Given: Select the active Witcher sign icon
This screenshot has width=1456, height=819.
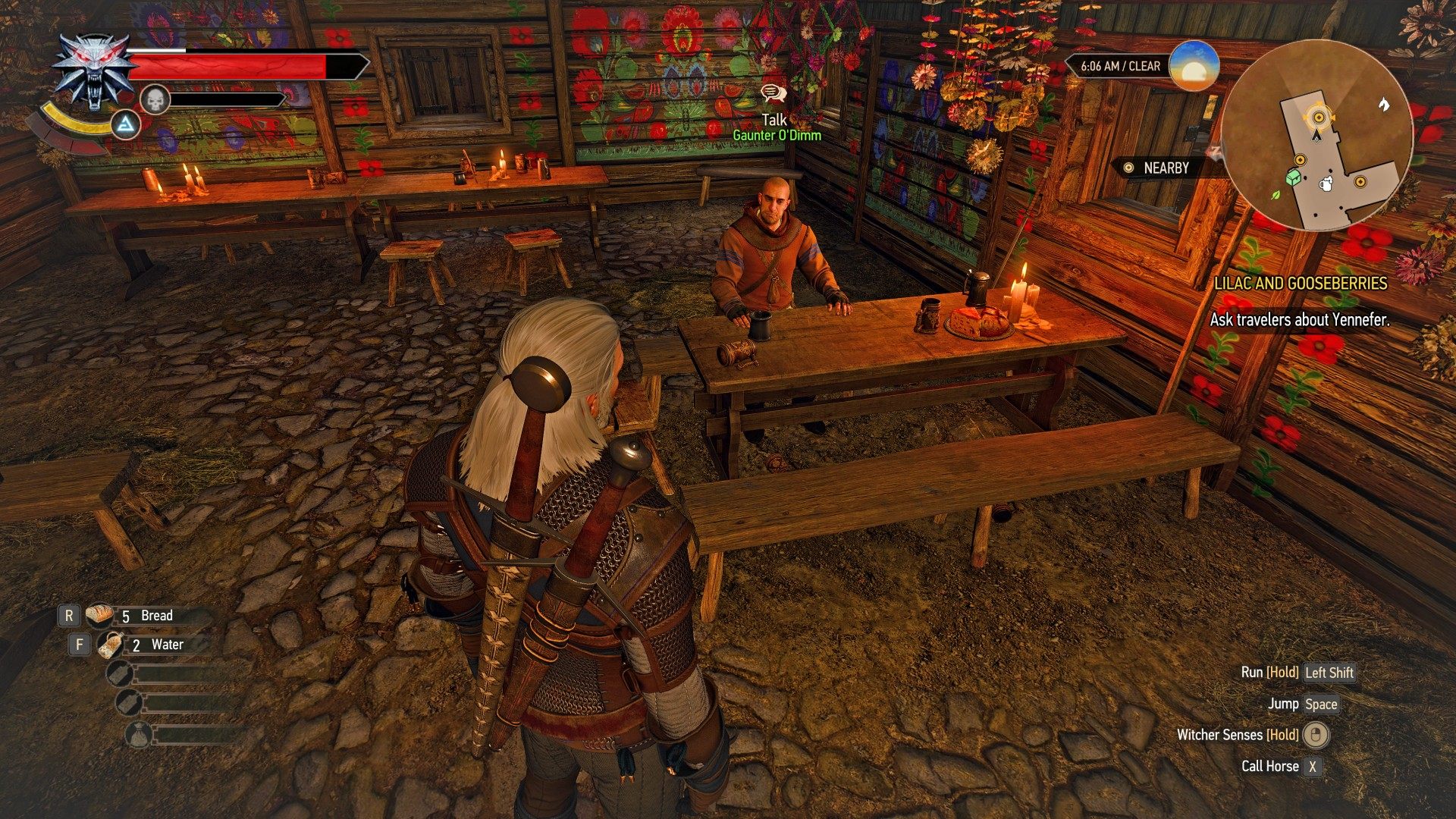Looking at the screenshot, I should (x=126, y=125).
